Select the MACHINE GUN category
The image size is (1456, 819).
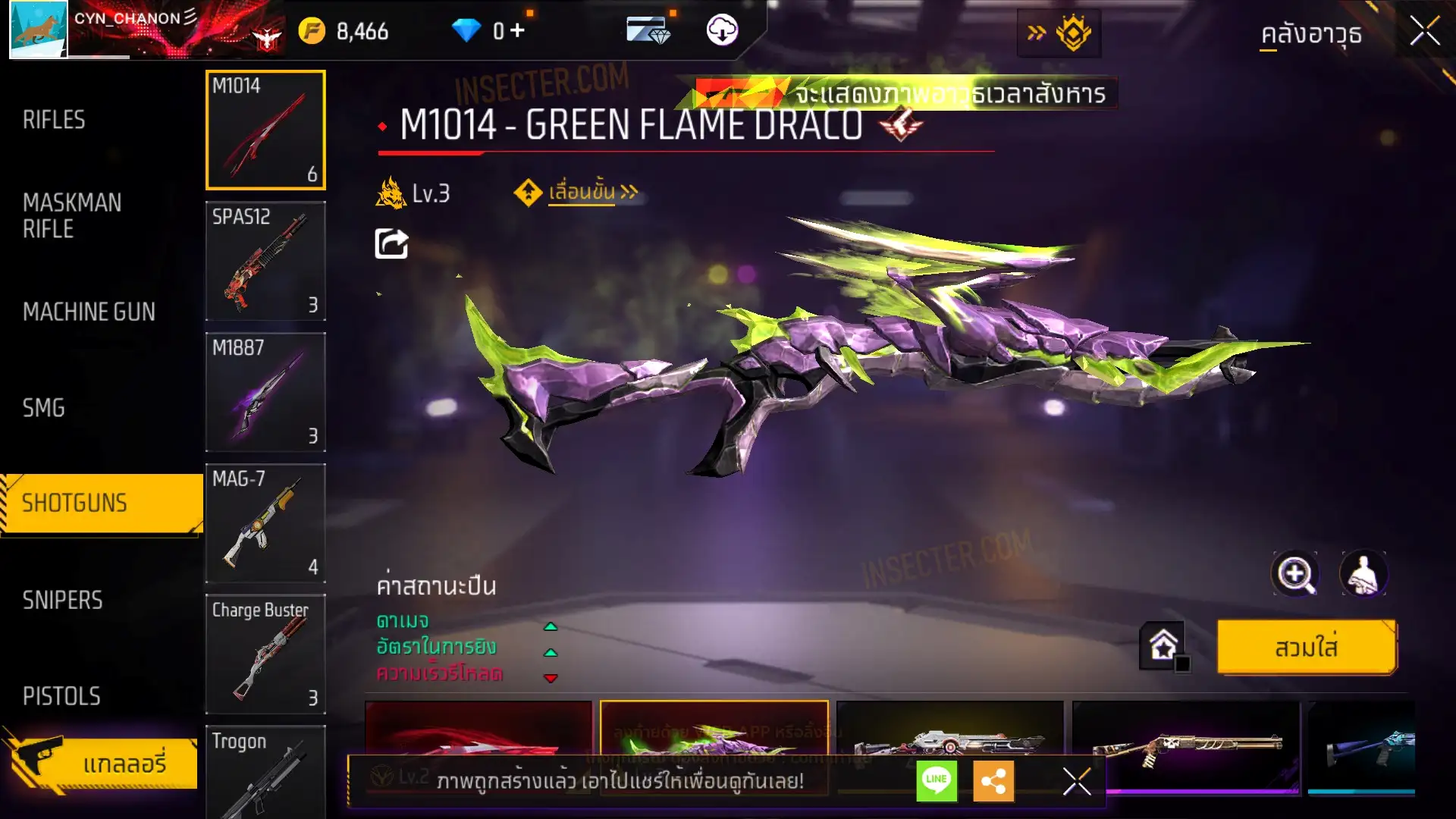click(x=89, y=312)
